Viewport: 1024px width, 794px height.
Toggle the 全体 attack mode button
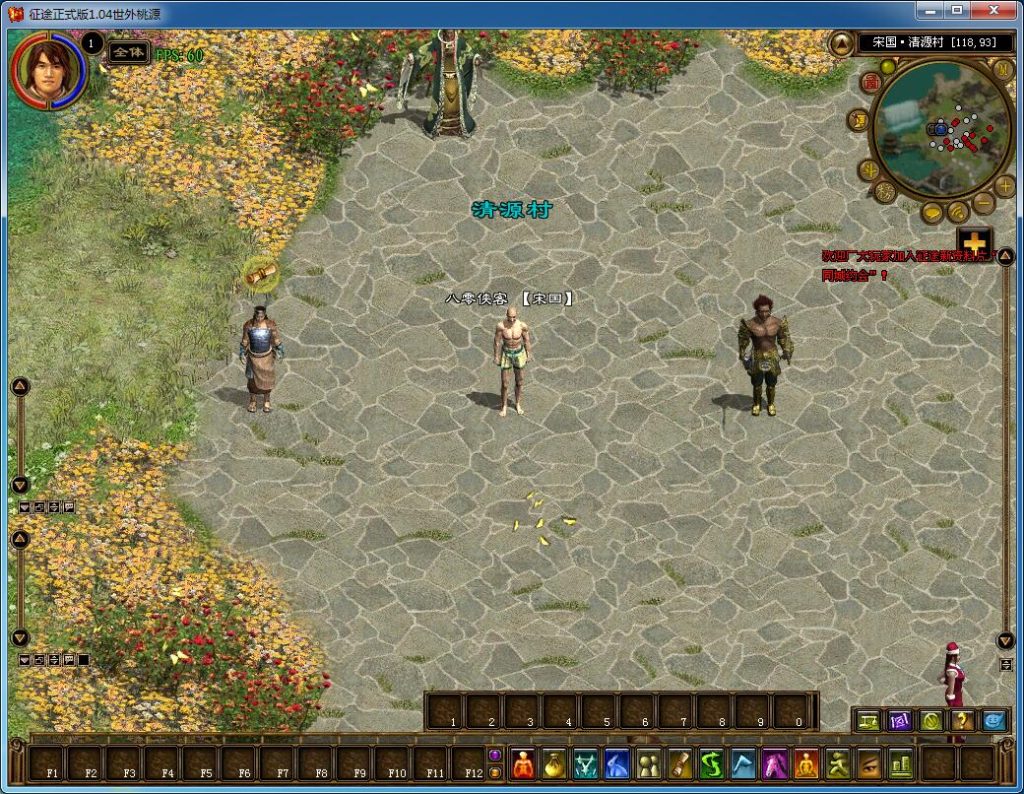pos(129,51)
